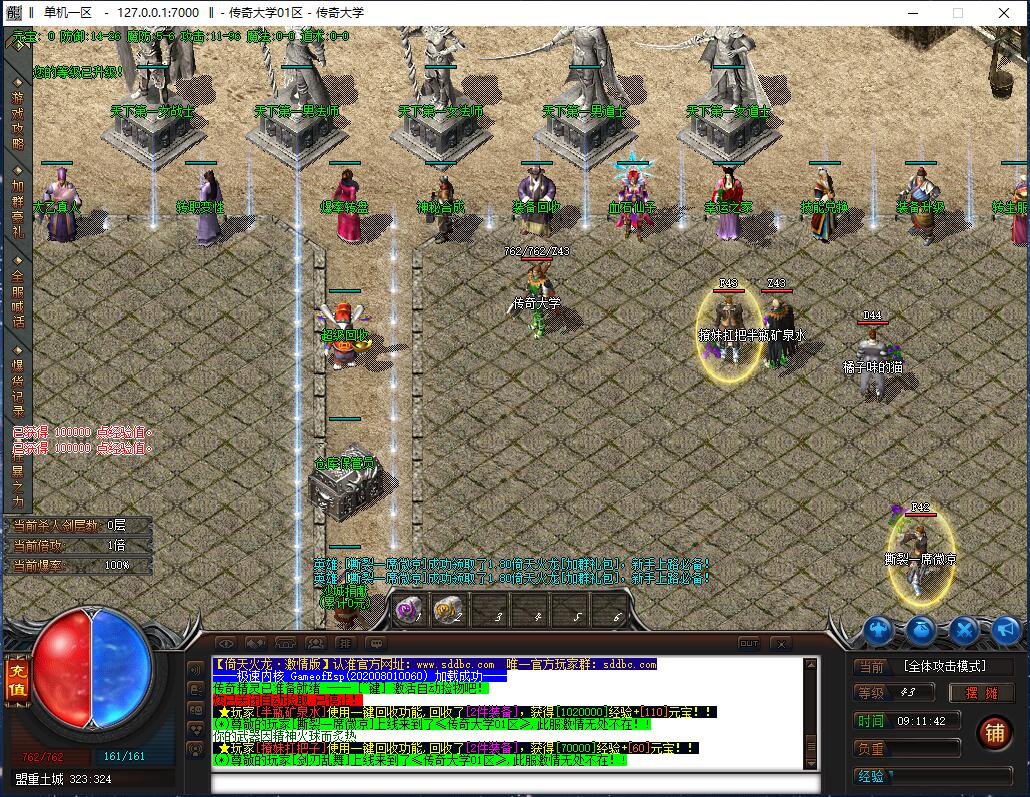Use the purple swirl item in hotbar slot 1

[x=407, y=610]
